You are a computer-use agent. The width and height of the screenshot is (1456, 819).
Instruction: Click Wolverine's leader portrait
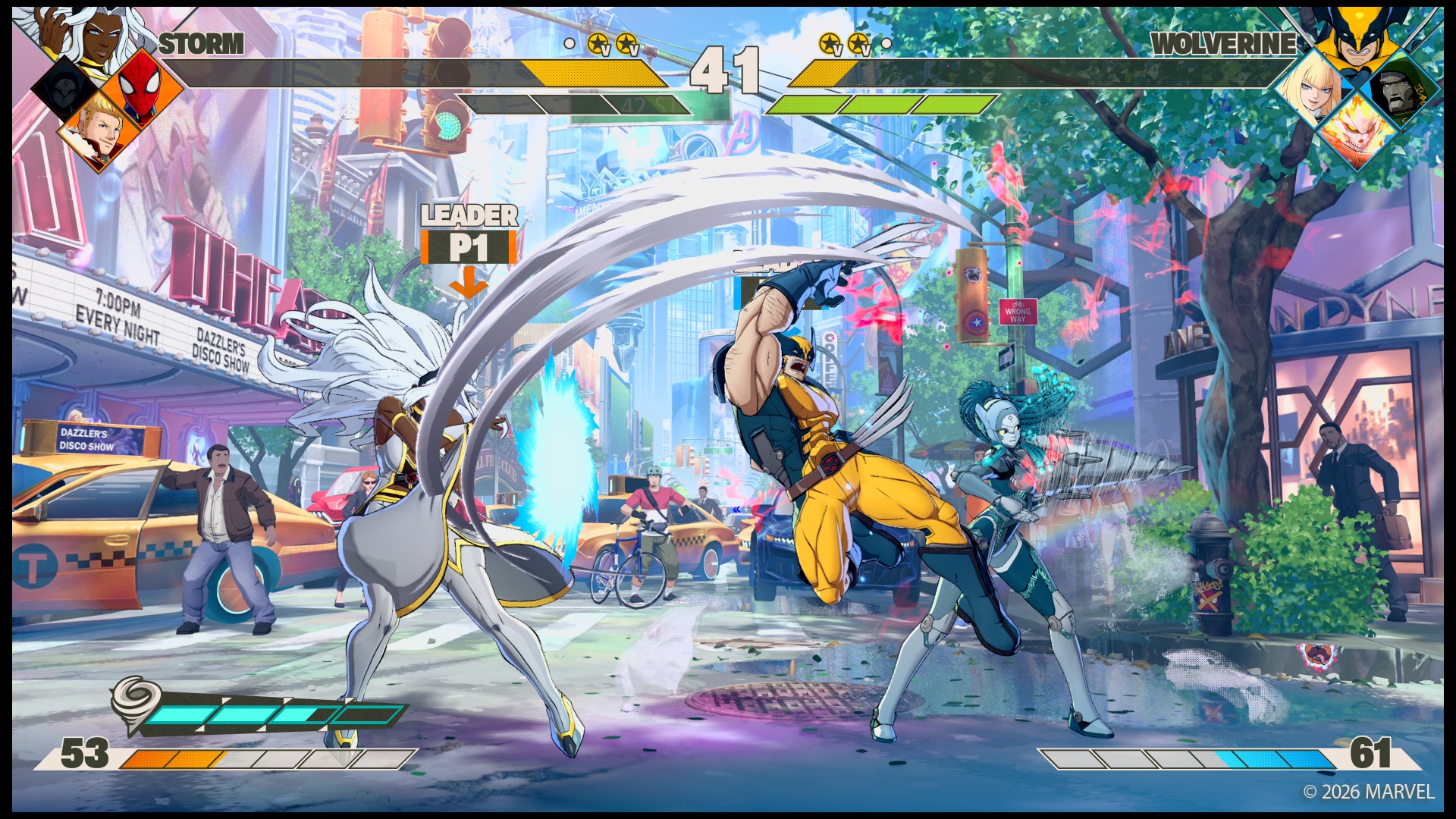[x=1357, y=36]
